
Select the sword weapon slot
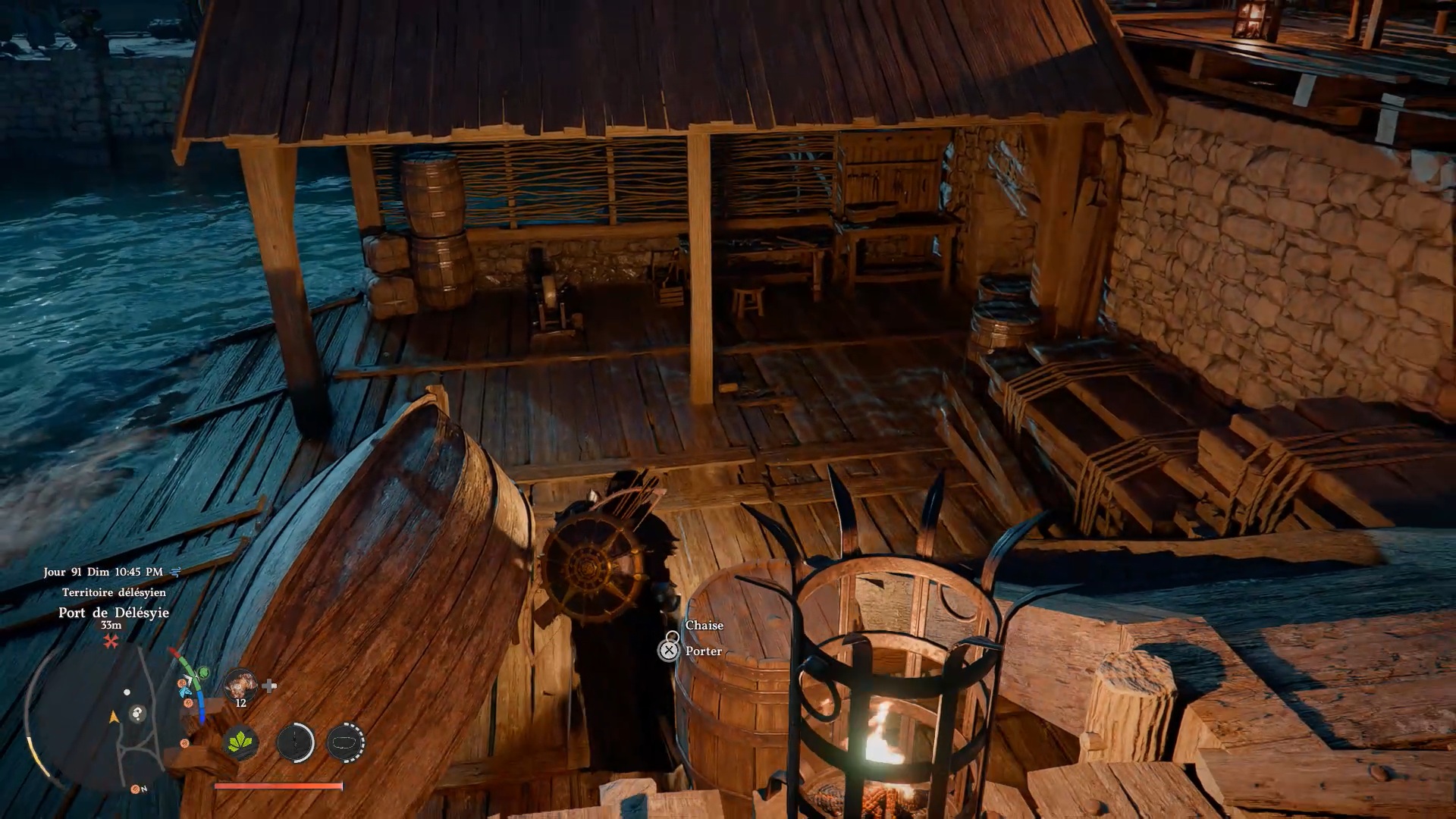(x=295, y=742)
